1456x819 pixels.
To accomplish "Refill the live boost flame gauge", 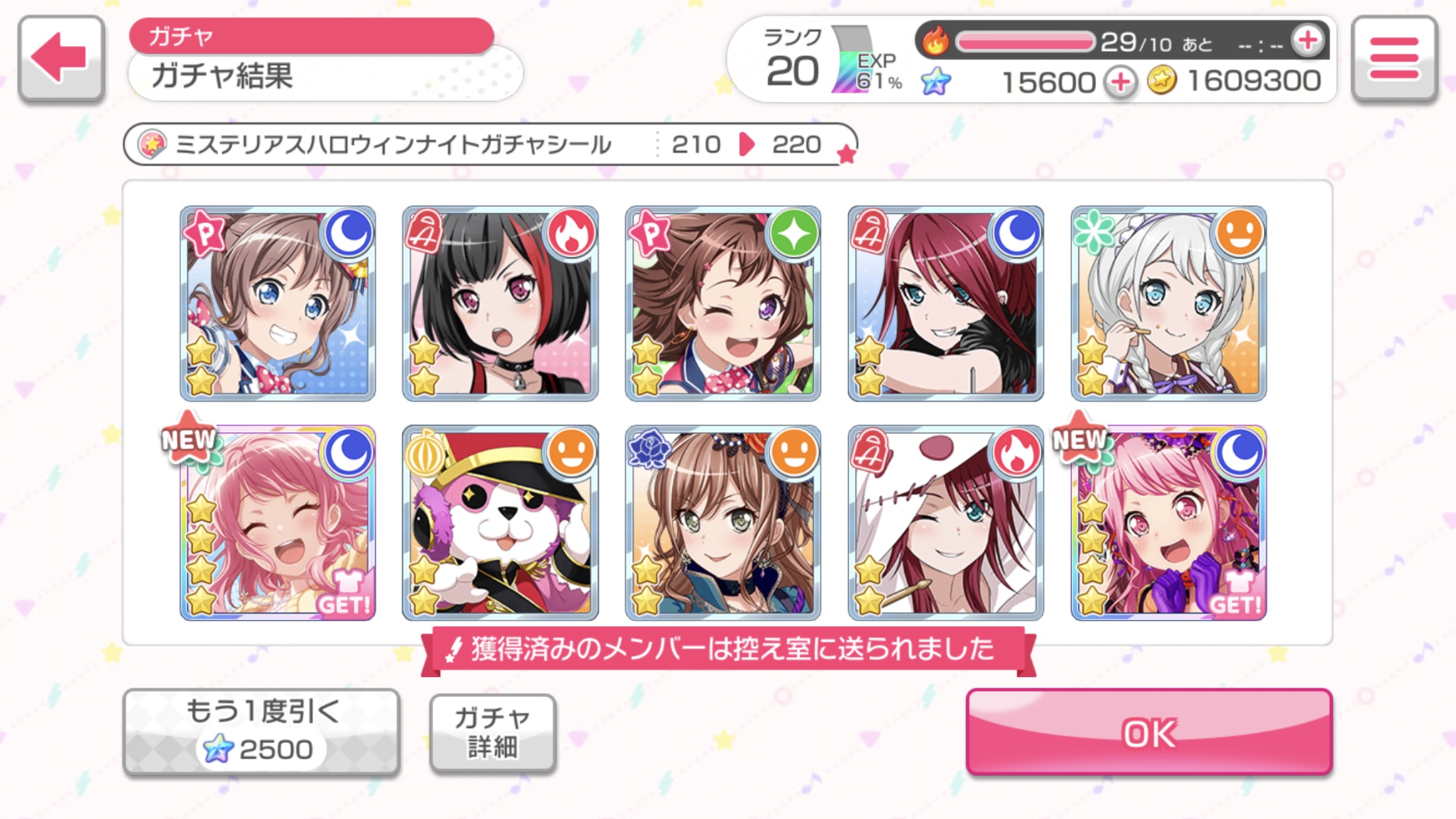I will pyautogui.click(x=1308, y=41).
